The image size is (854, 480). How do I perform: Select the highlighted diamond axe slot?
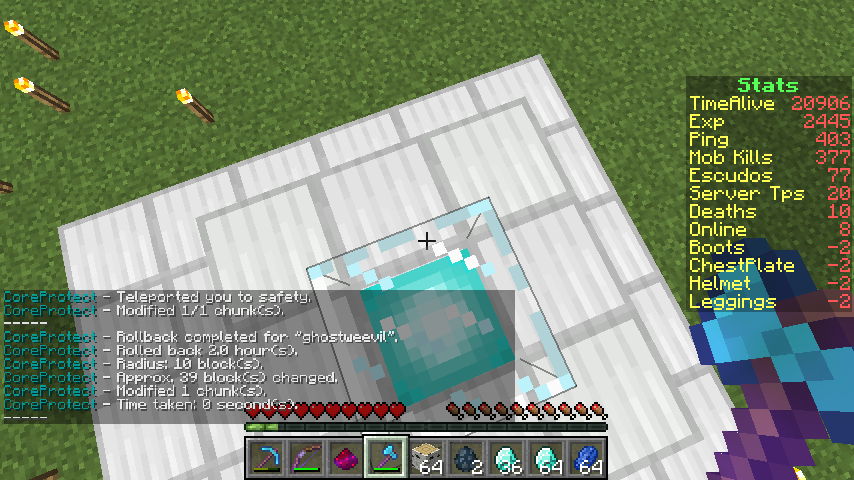coord(386,458)
